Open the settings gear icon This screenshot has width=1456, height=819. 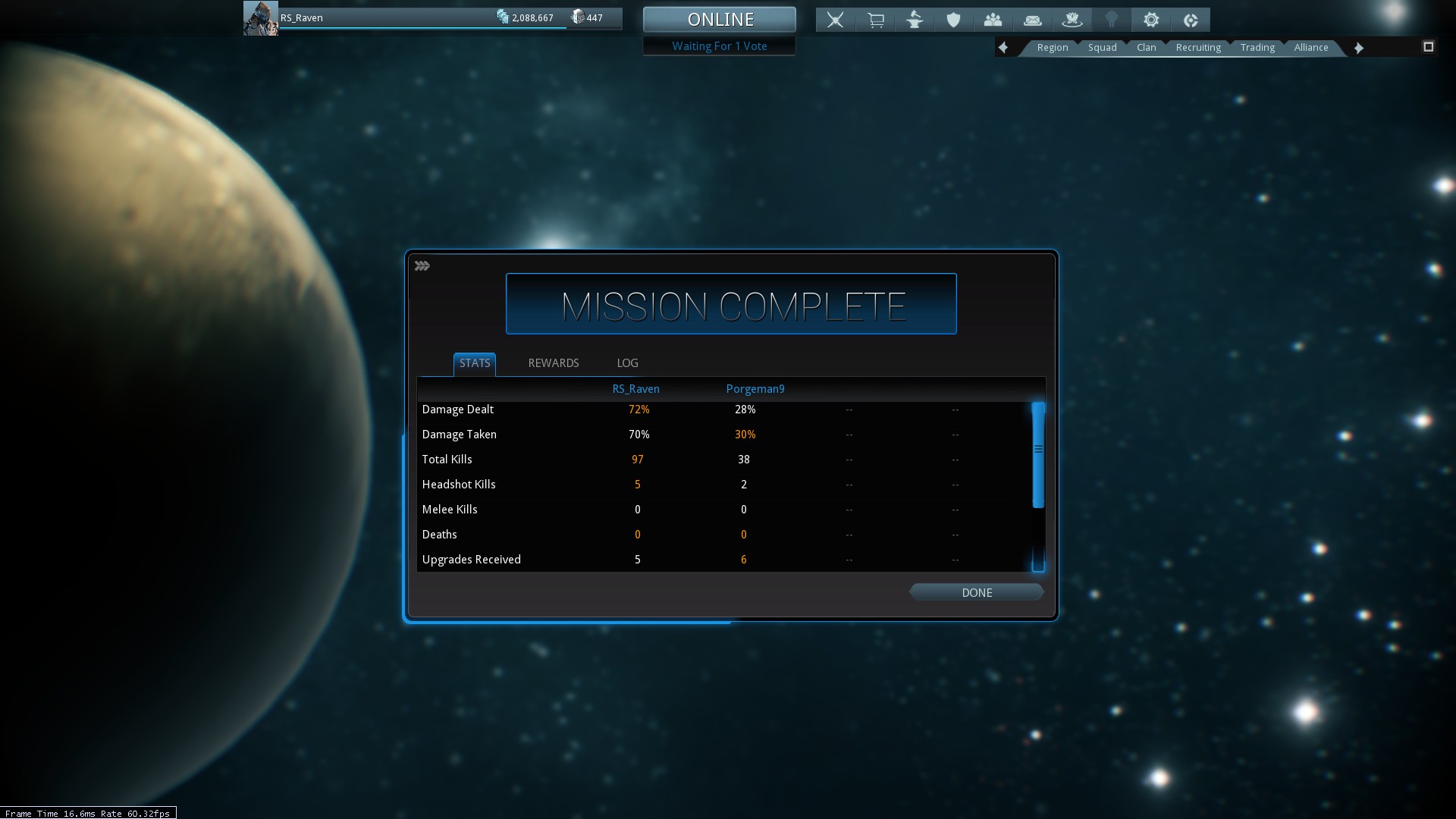1151,20
